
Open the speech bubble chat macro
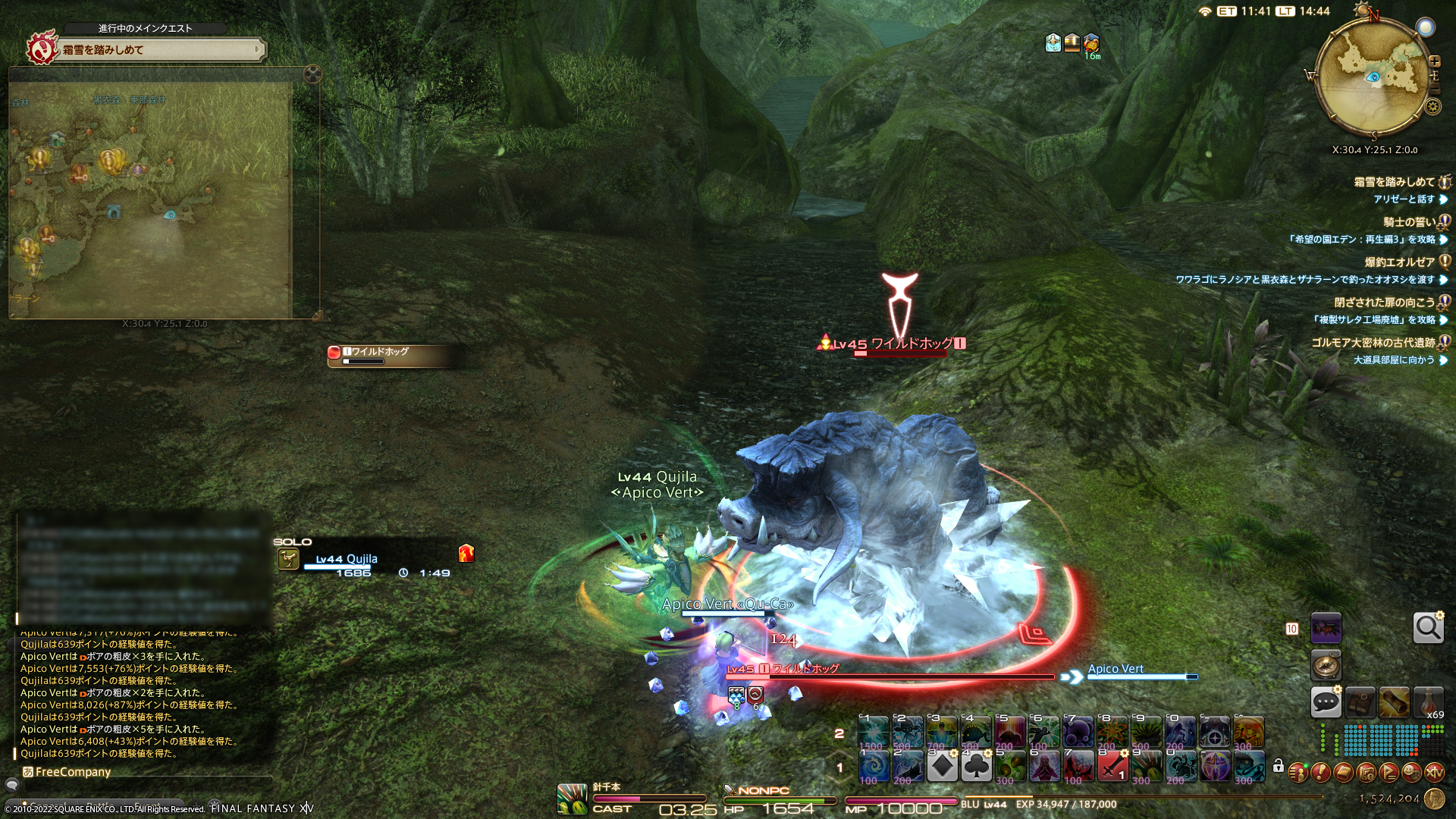tap(1326, 702)
